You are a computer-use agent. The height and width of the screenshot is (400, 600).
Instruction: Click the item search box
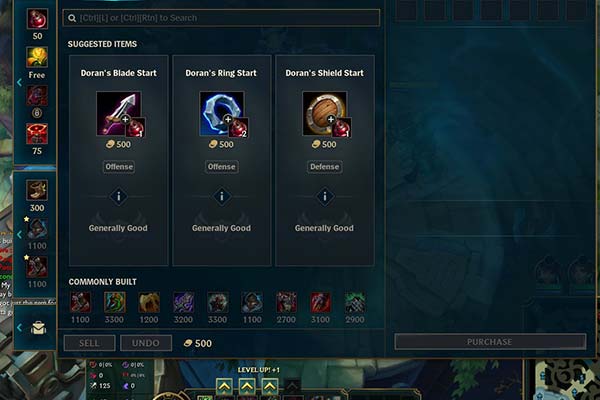pos(220,18)
